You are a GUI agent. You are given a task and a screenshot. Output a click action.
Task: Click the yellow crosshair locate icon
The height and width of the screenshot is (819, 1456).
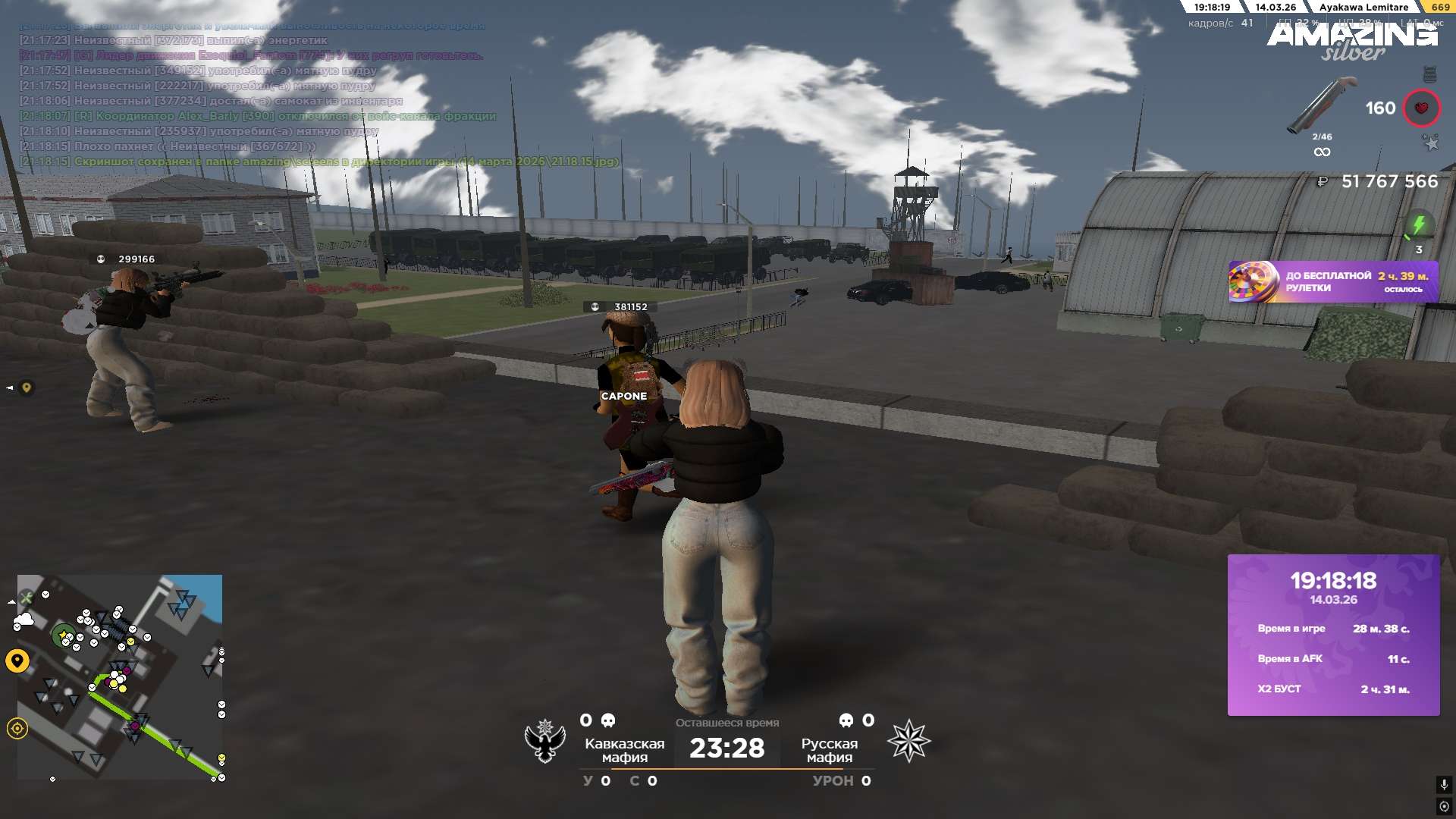[x=17, y=729]
